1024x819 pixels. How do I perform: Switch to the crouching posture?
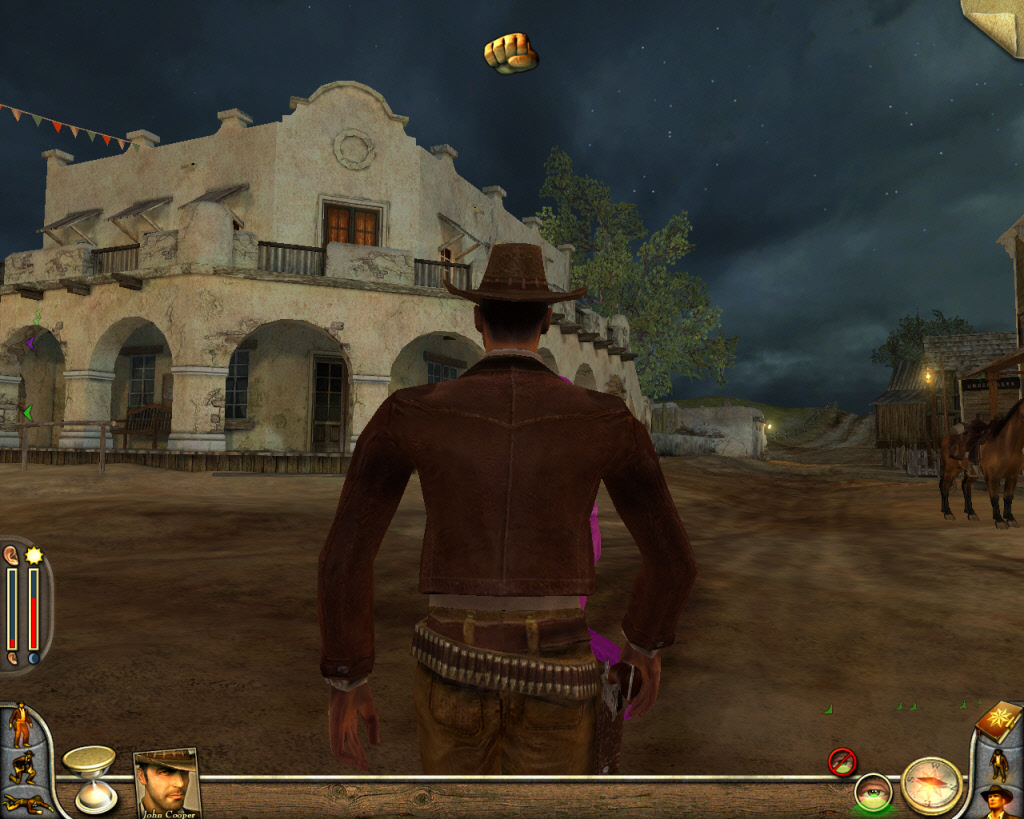tap(22, 768)
